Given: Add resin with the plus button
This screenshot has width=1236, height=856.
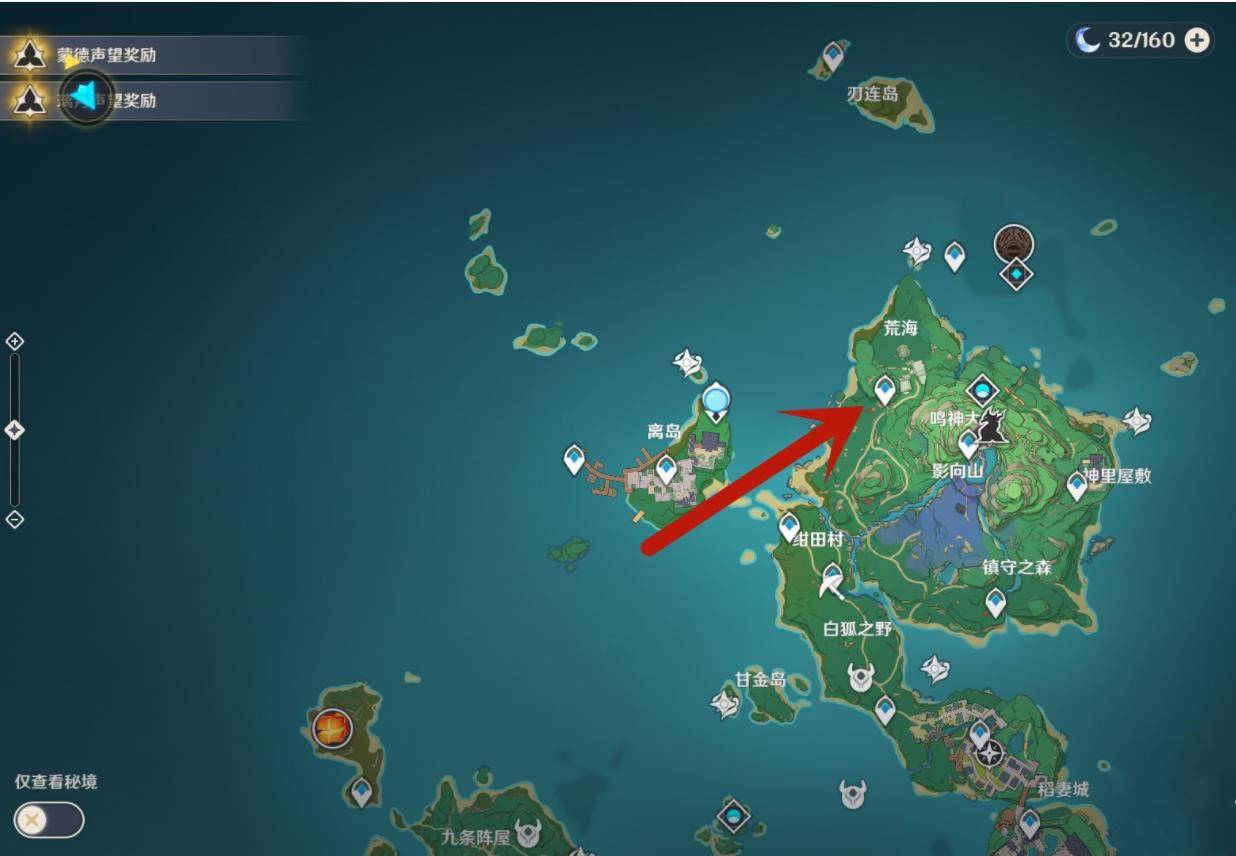Looking at the screenshot, I should (x=1196, y=40).
